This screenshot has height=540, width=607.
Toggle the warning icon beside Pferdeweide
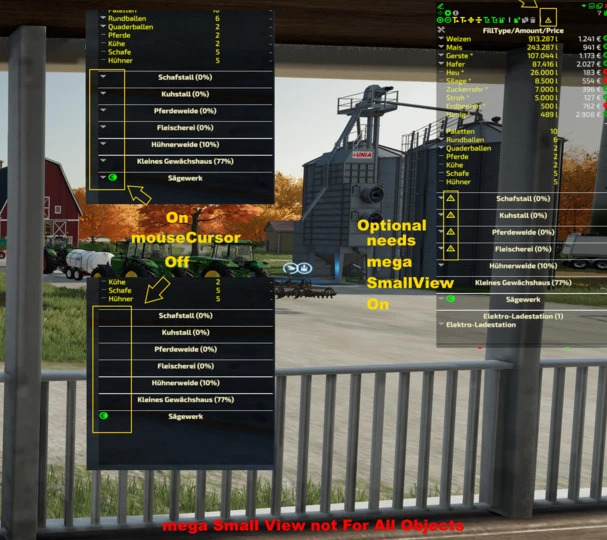[x=450, y=232]
